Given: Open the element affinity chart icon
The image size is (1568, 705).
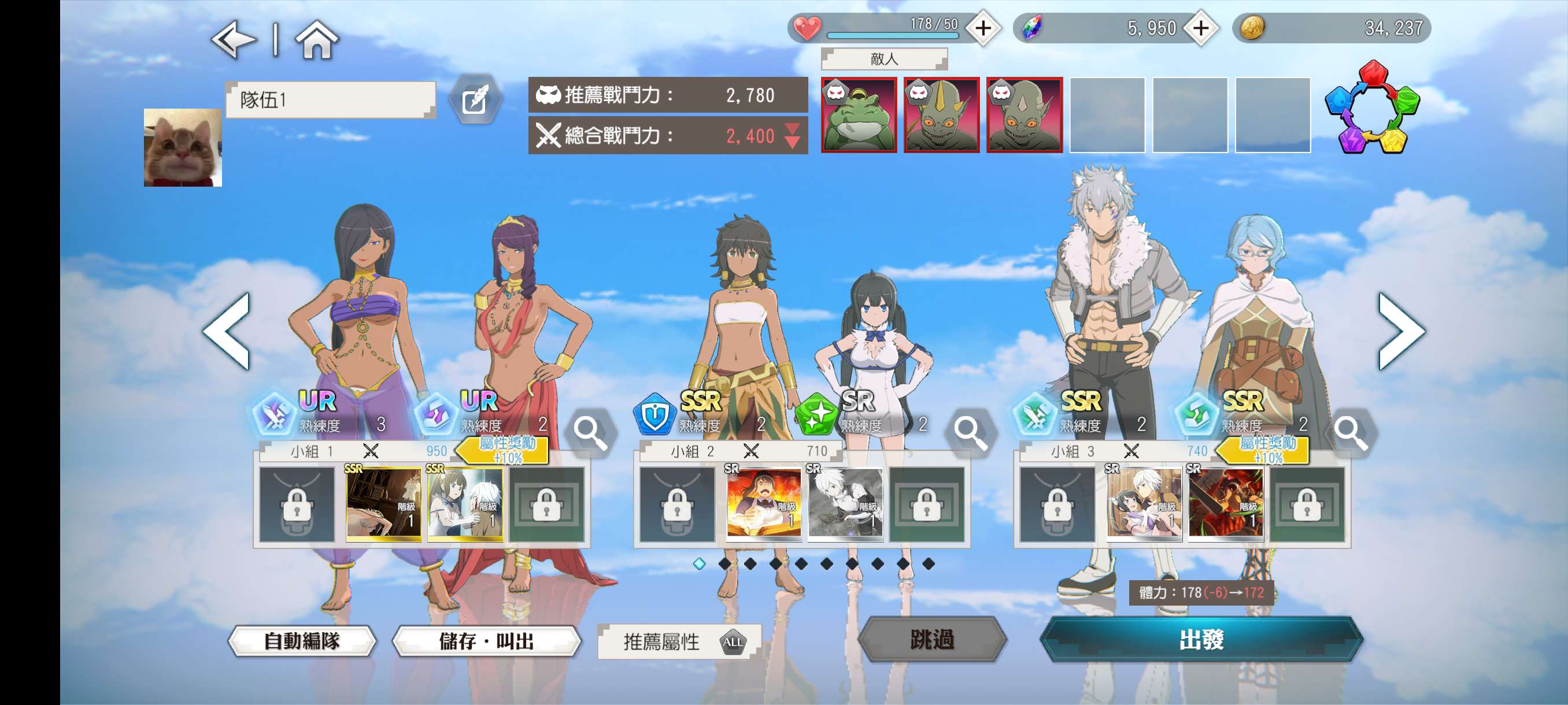Looking at the screenshot, I should click(1372, 107).
